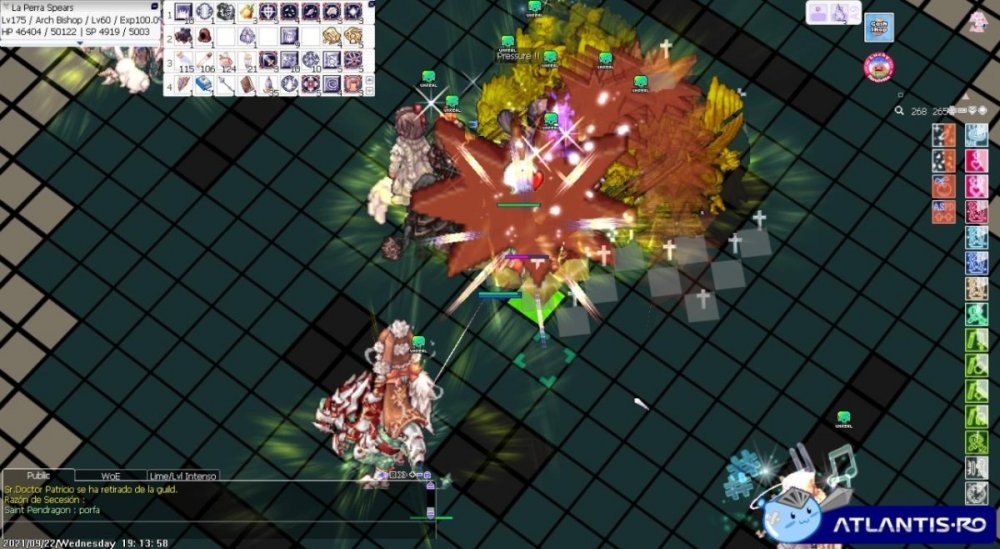
Task: Use the hotbar item with count 106
Action: coord(204,60)
